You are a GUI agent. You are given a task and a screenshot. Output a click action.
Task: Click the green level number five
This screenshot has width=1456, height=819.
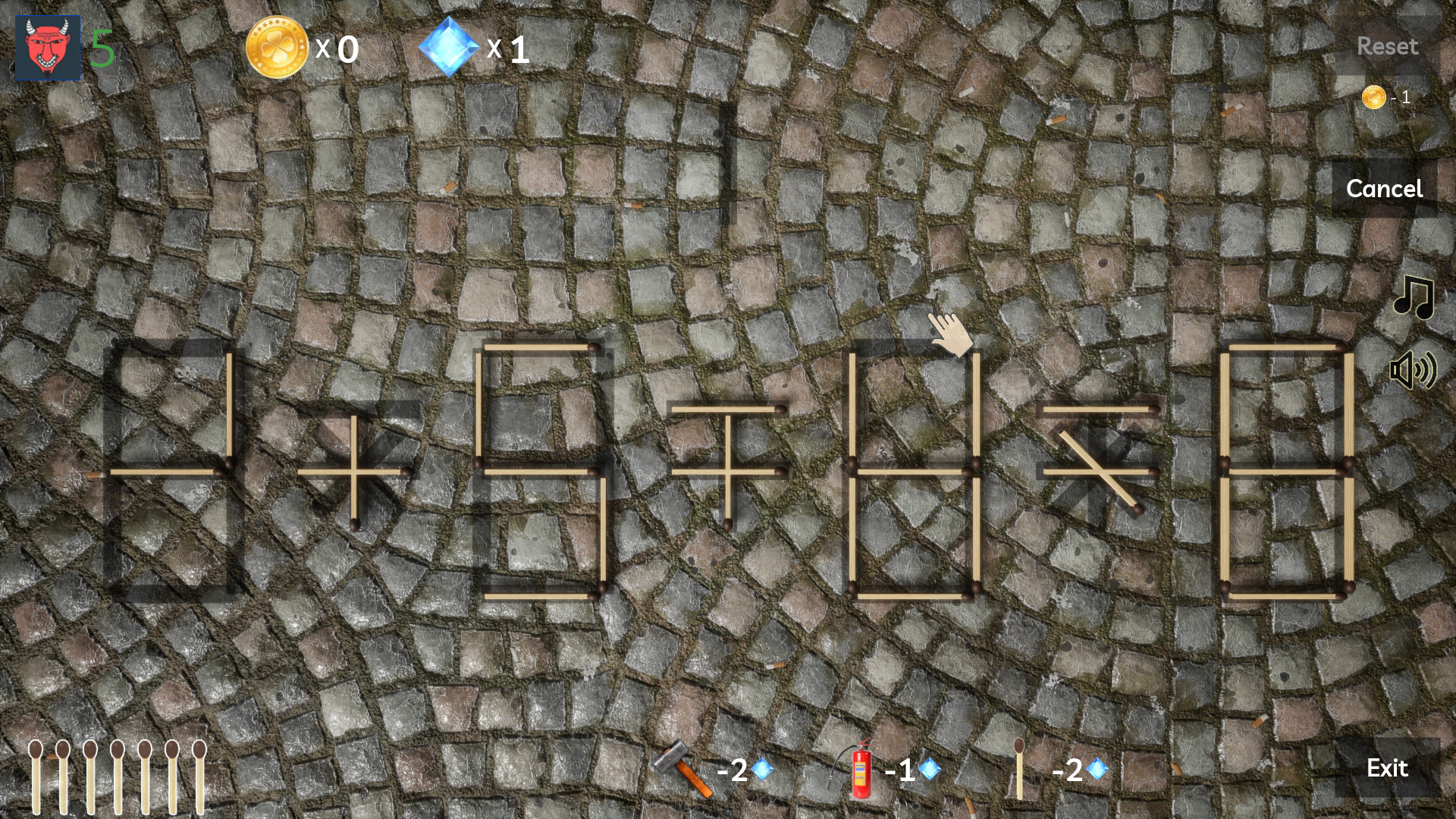click(x=102, y=47)
